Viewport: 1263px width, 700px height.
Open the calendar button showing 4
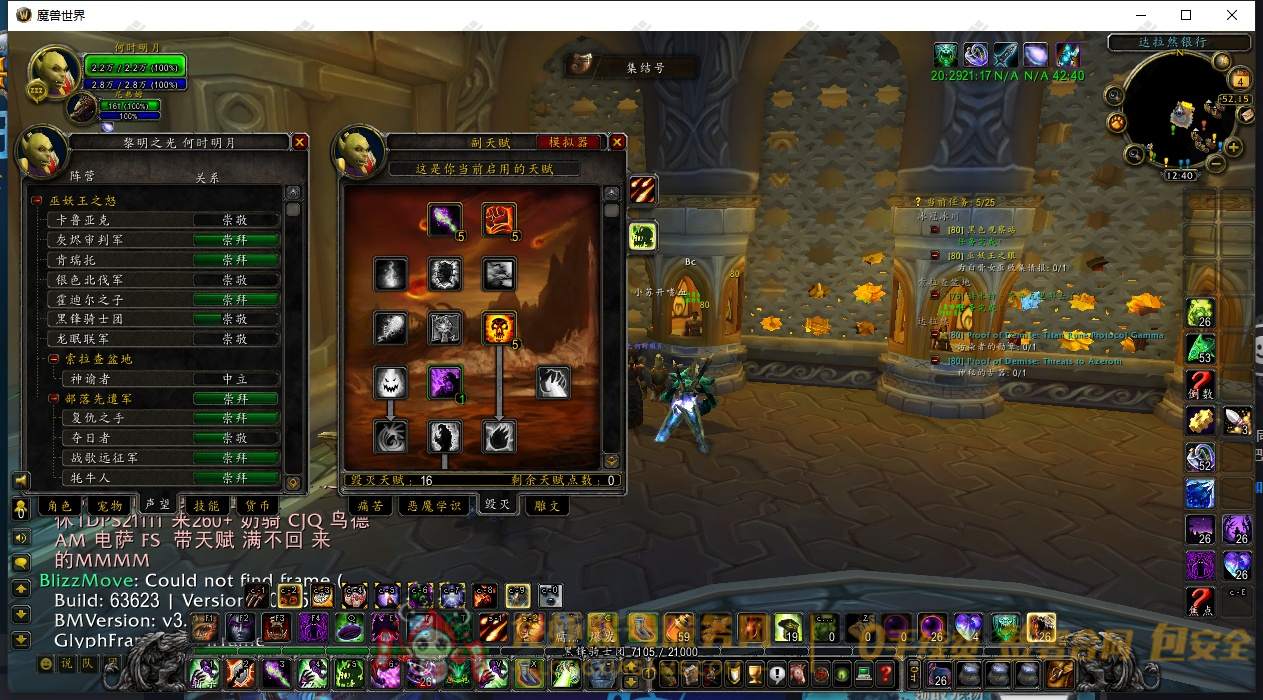point(1241,79)
